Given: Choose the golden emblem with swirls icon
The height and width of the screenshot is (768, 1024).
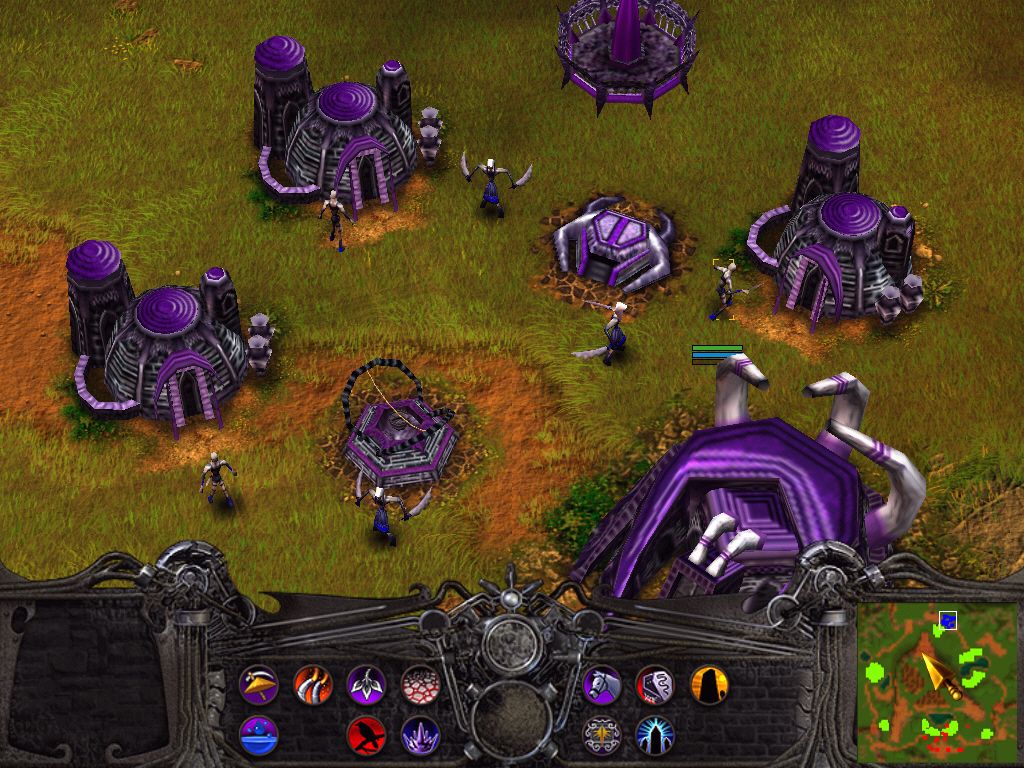Looking at the screenshot, I should point(602,736).
